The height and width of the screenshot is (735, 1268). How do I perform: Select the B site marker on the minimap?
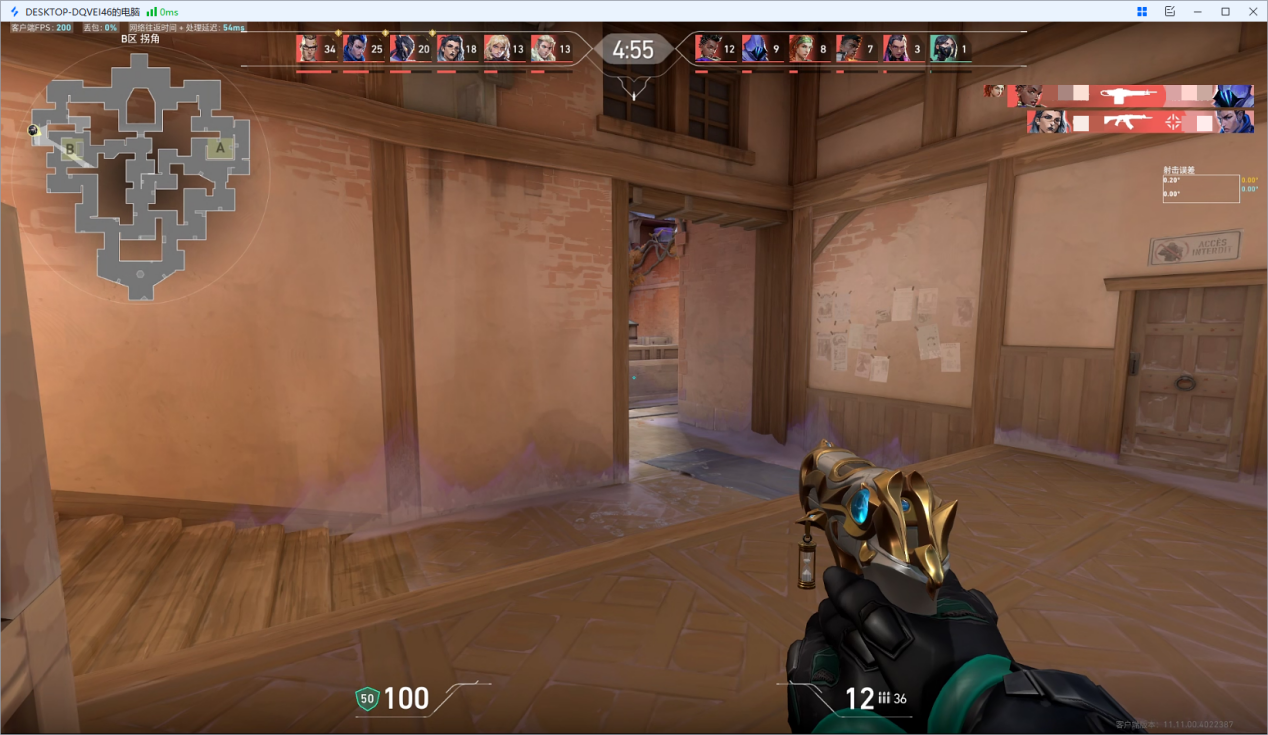[70, 150]
